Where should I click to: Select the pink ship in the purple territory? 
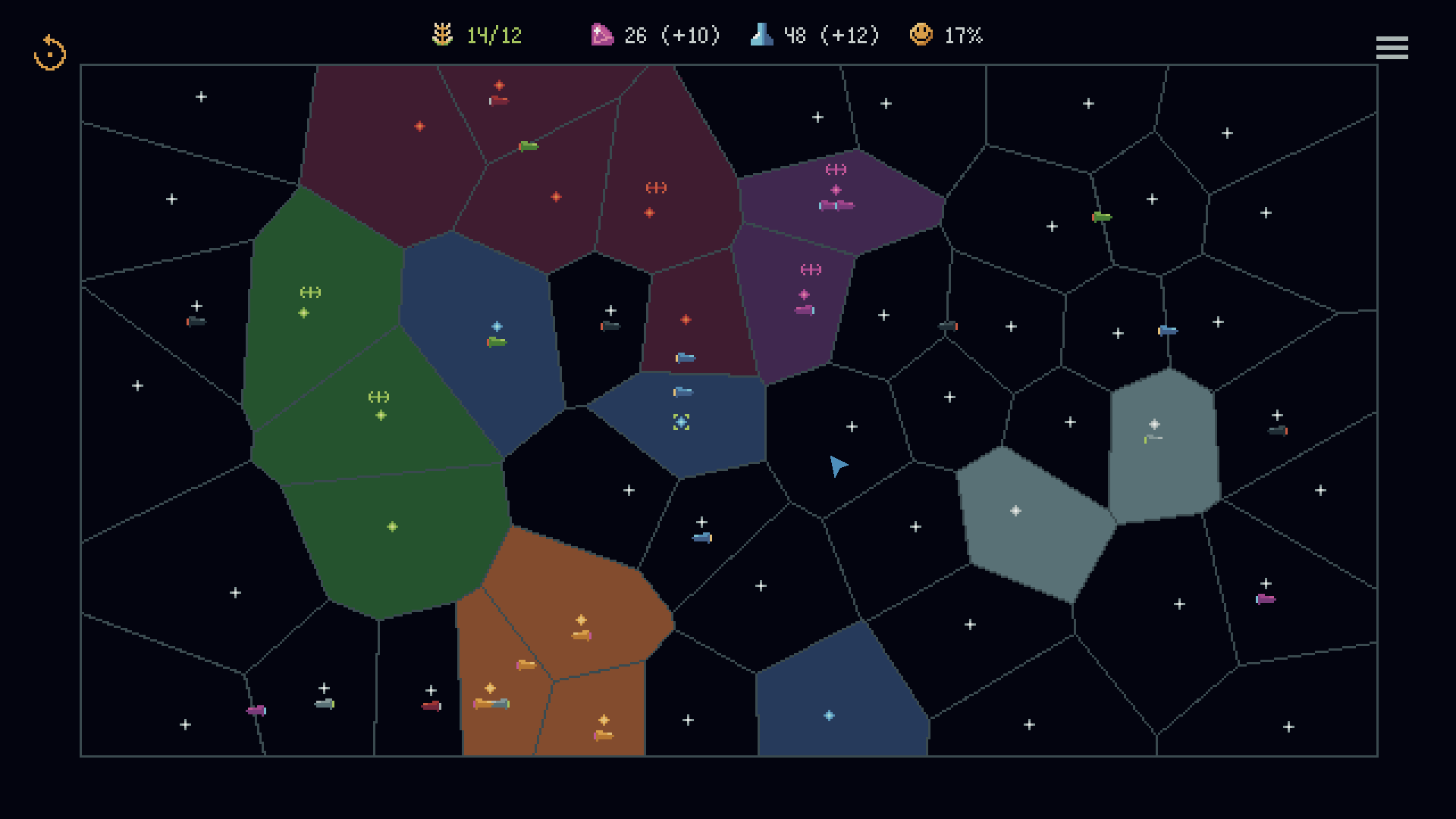point(805,309)
